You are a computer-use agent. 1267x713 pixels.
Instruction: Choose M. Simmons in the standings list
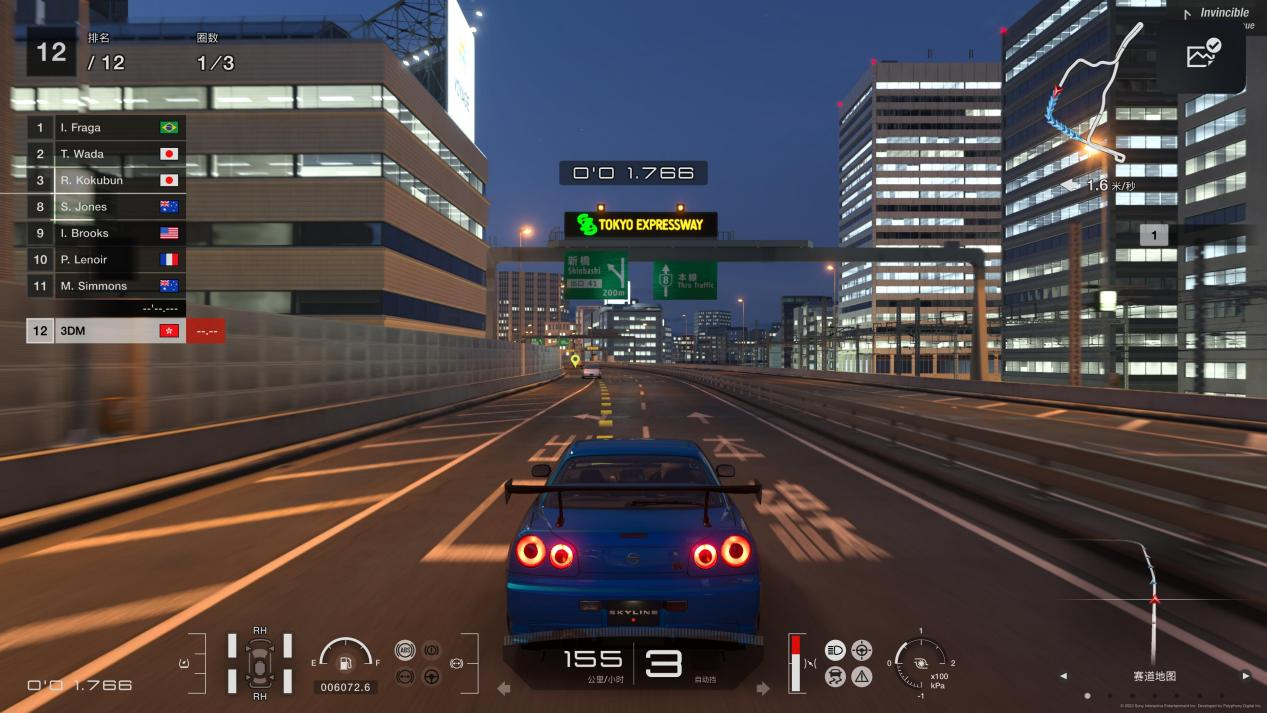[105, 286]
